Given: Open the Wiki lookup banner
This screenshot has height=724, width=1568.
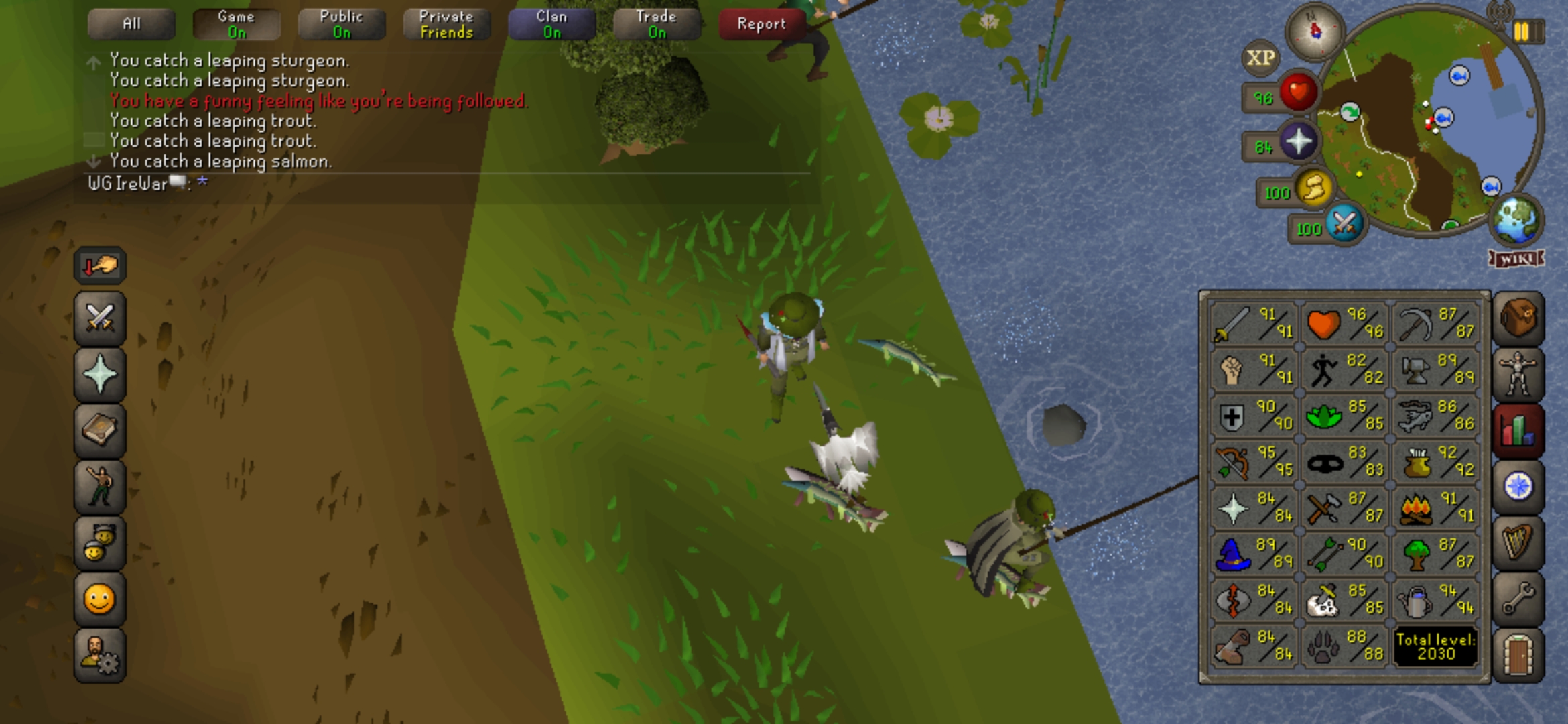Looking at the screenshot, I should pos(1516,259).
